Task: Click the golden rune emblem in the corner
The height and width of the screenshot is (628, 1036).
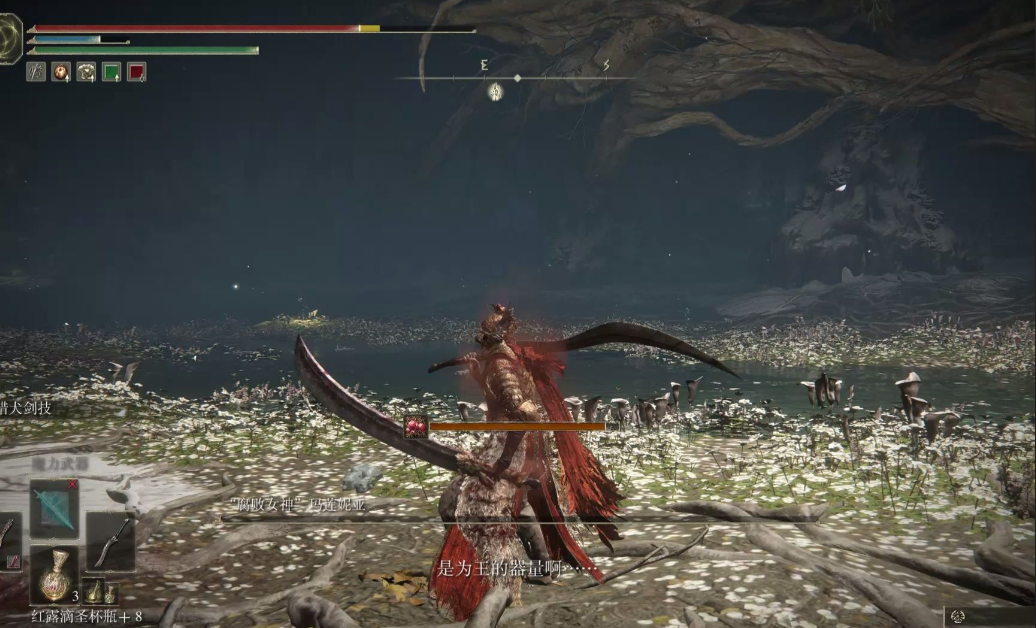Action: pyautogui.click(x=9, y=39)
